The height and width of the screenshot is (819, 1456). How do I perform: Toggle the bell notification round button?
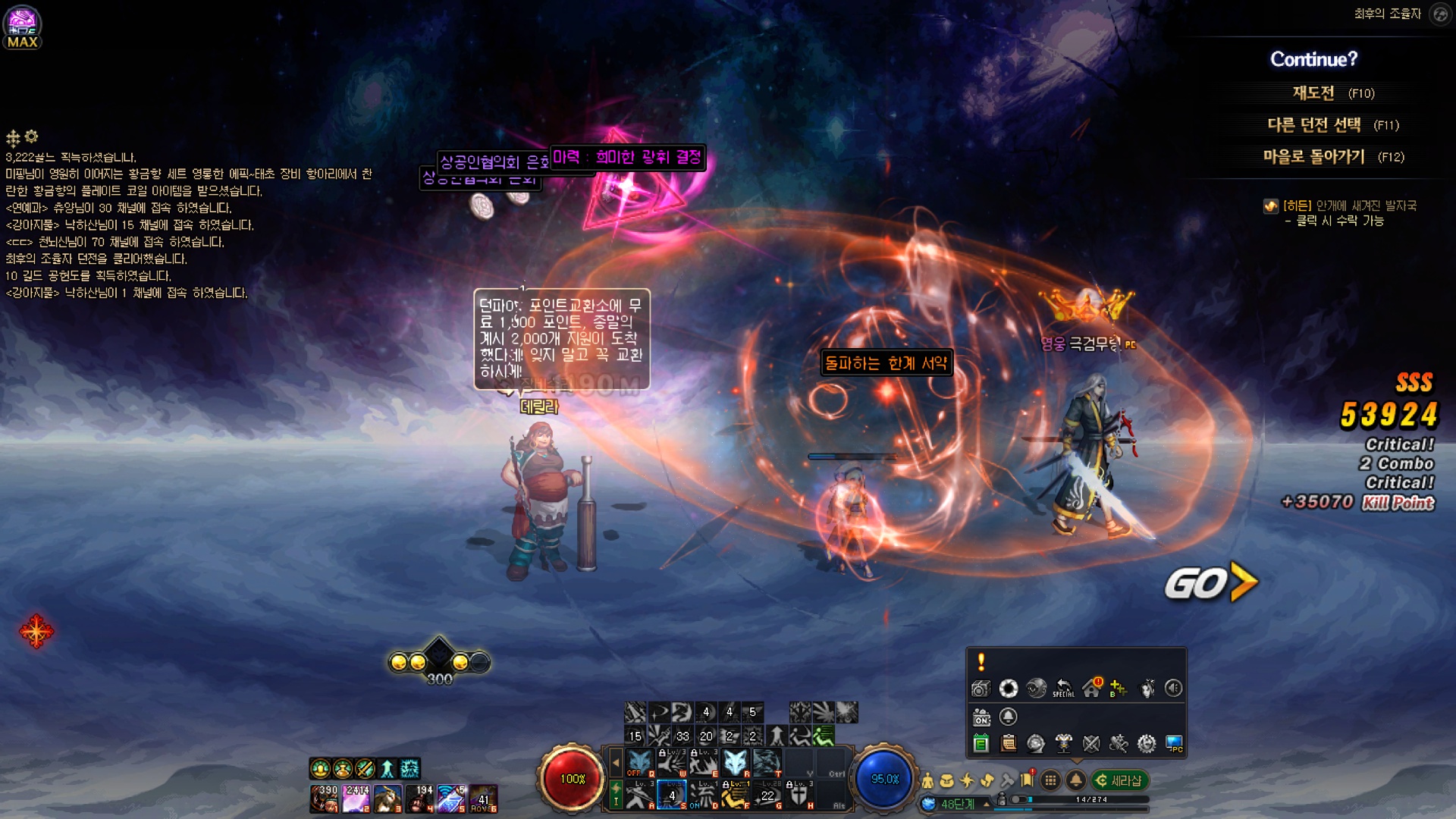coord(1075,780)
